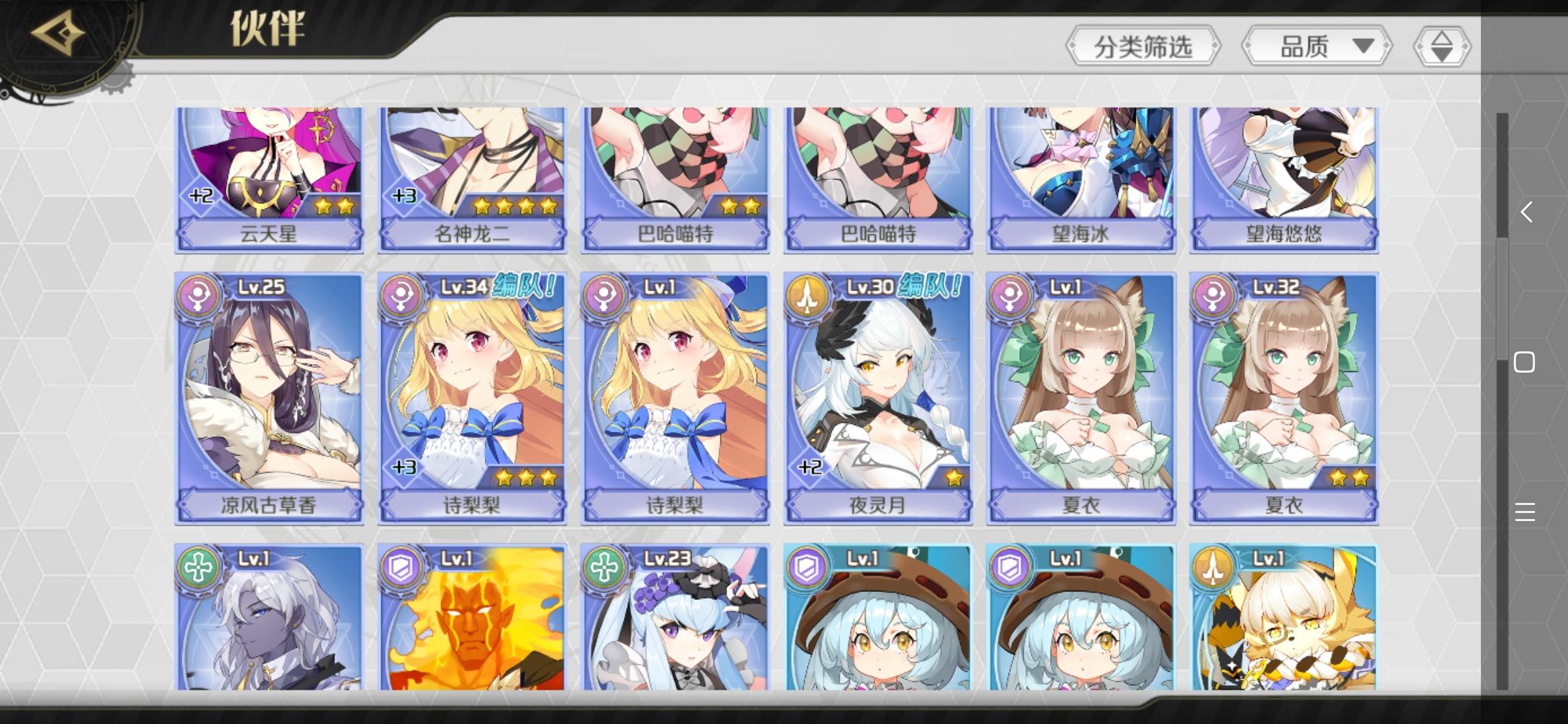The image size is (1568, 724).
Task: Tap the shield icon on the chibi Lv.1 card
Action: click(808, 568)
